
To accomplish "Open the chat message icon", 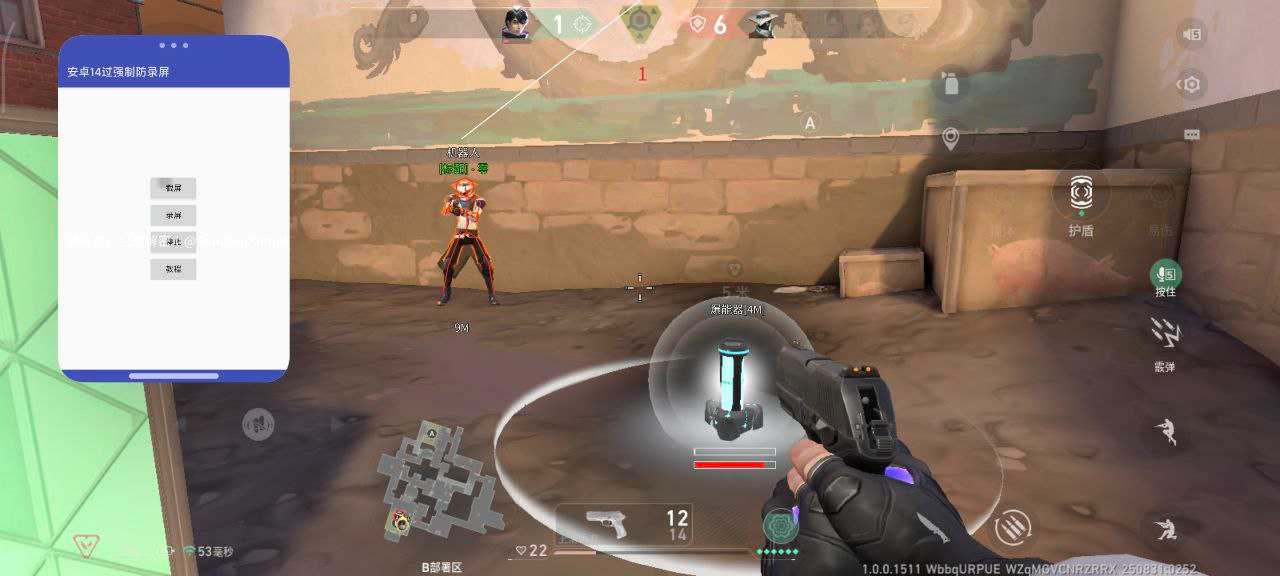I will point(1191,134).
